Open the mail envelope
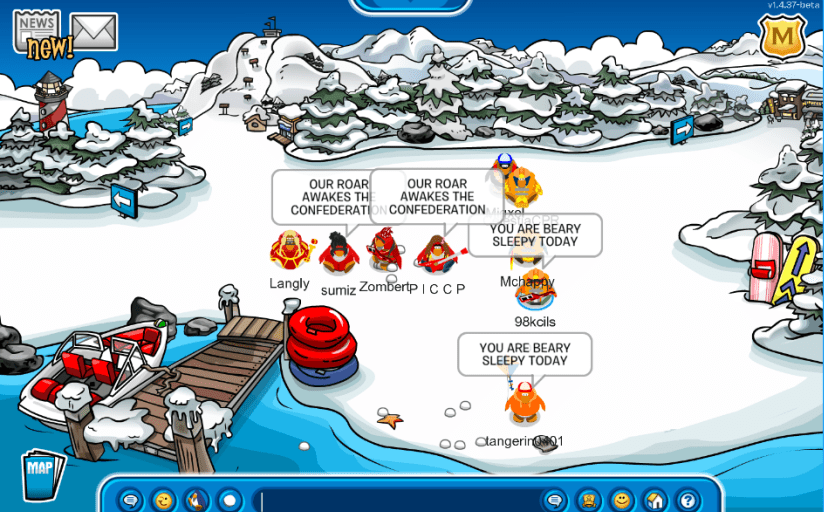The width and height of the screenshot is (824, 512). [x=94, y=32]
